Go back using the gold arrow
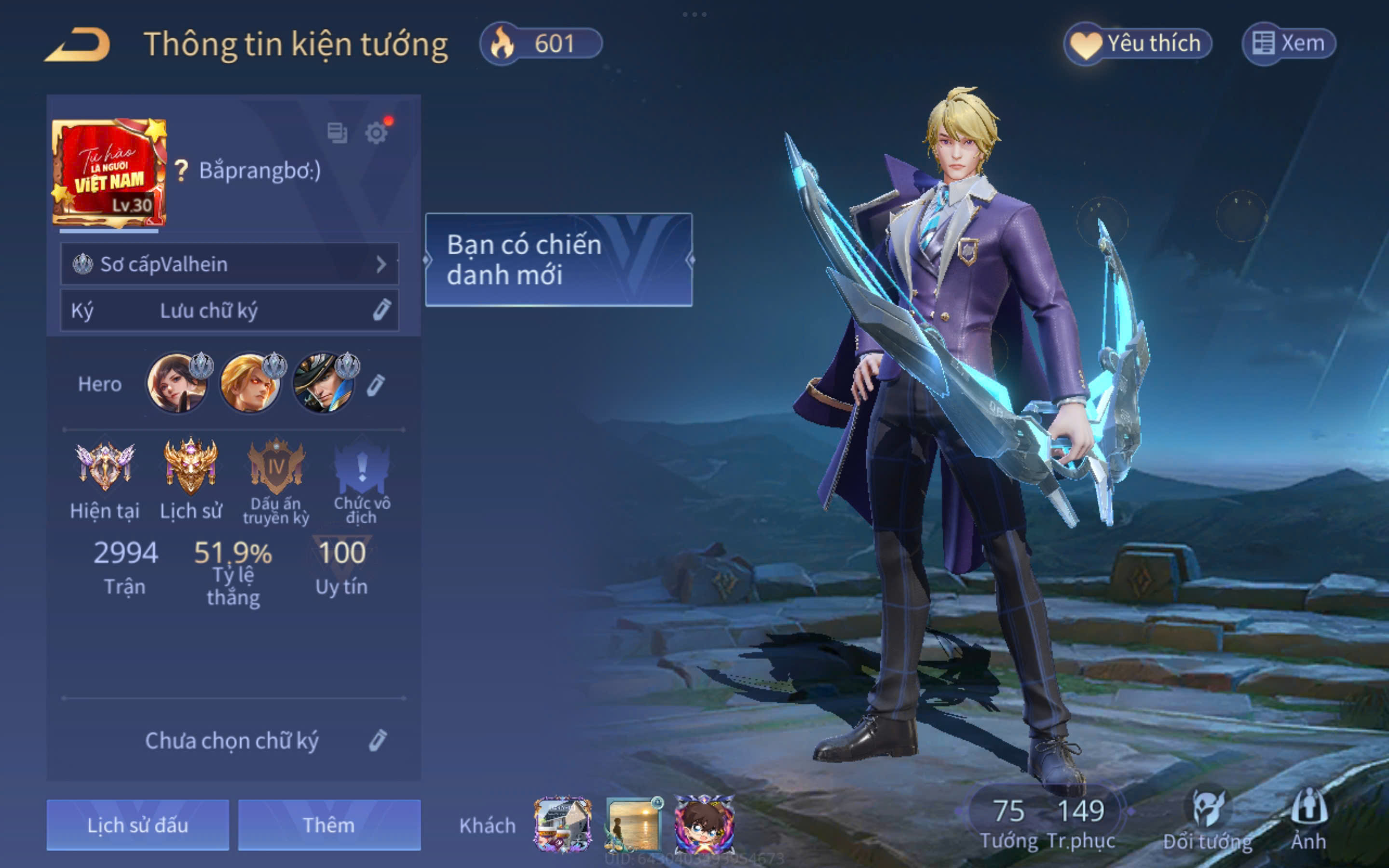This screenshot has width=1389, height=868. (x=78, y=44)
